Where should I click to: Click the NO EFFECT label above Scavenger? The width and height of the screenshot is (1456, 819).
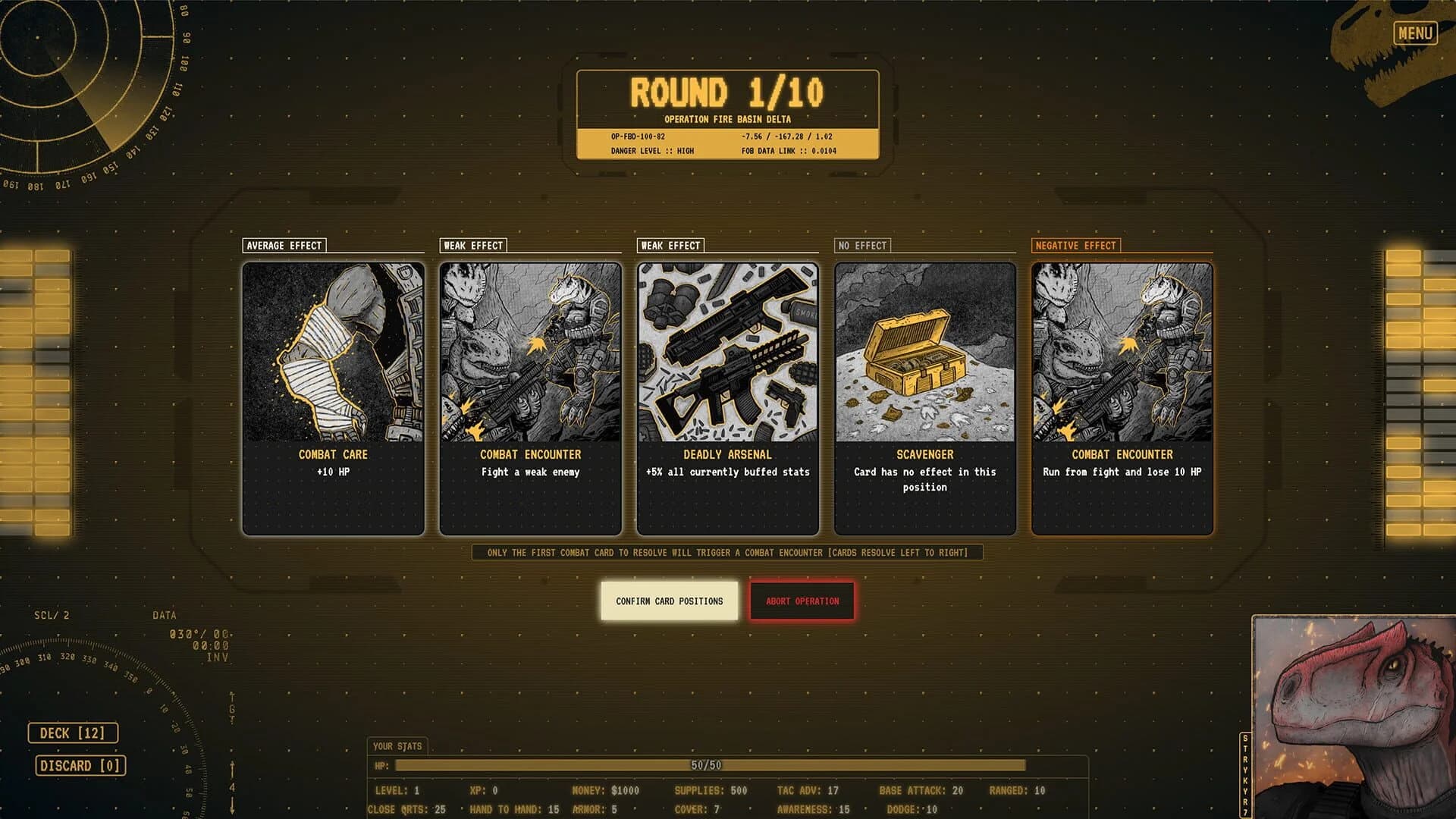[862, 245]
